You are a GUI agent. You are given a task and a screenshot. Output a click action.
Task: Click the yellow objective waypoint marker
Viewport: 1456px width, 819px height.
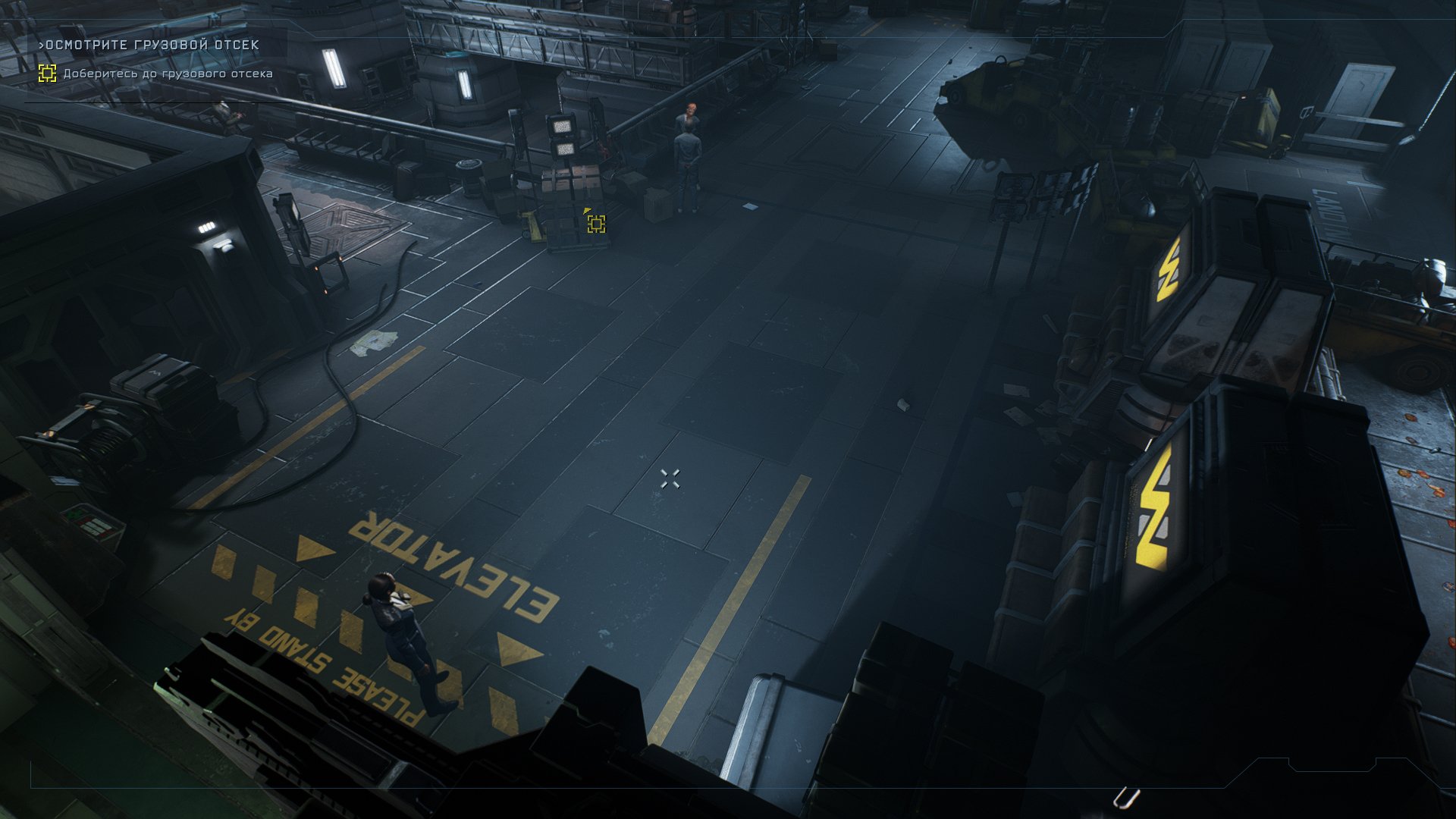[x=596, y=223]
